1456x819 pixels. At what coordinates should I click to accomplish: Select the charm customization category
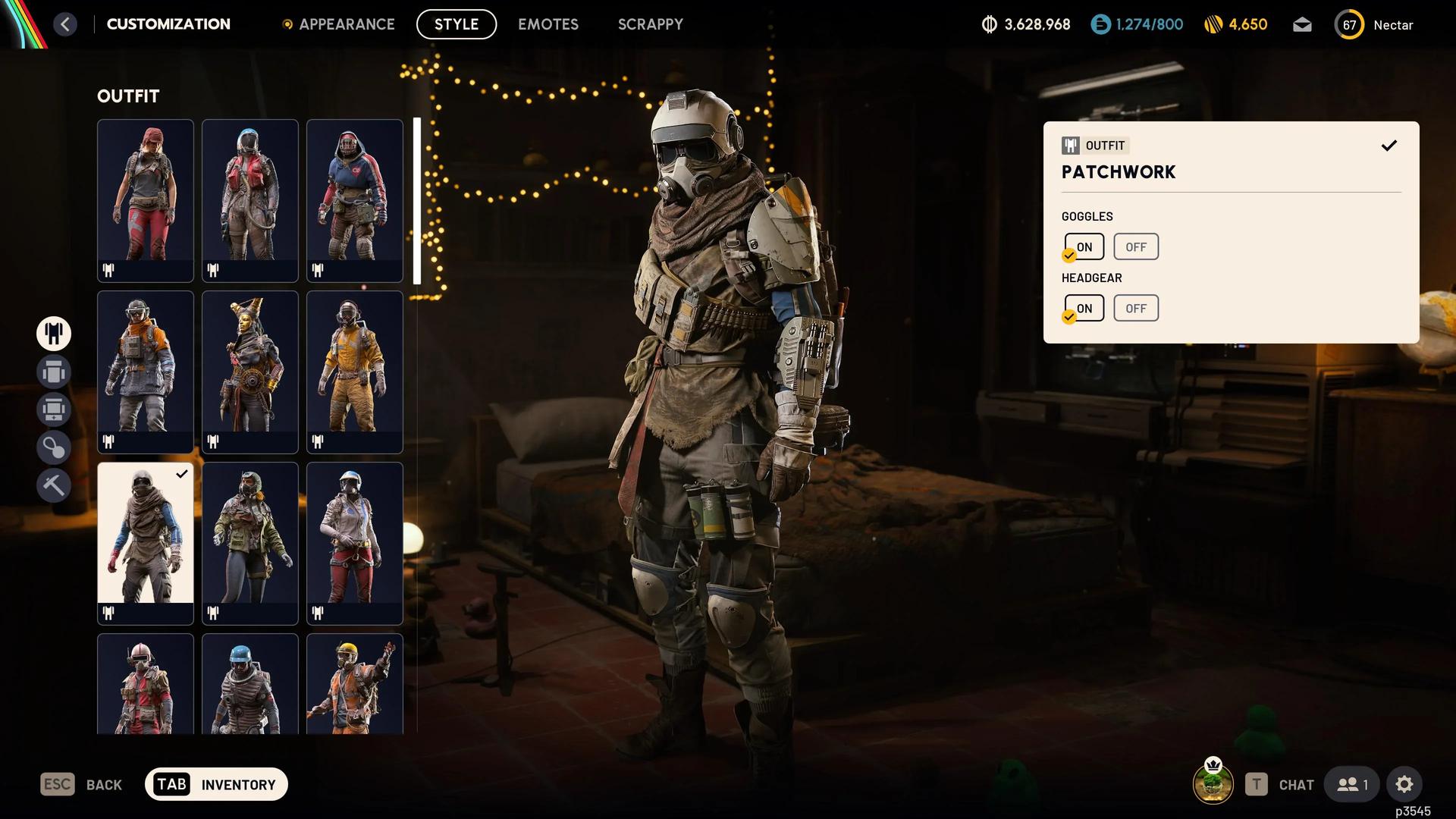[54, 447]
